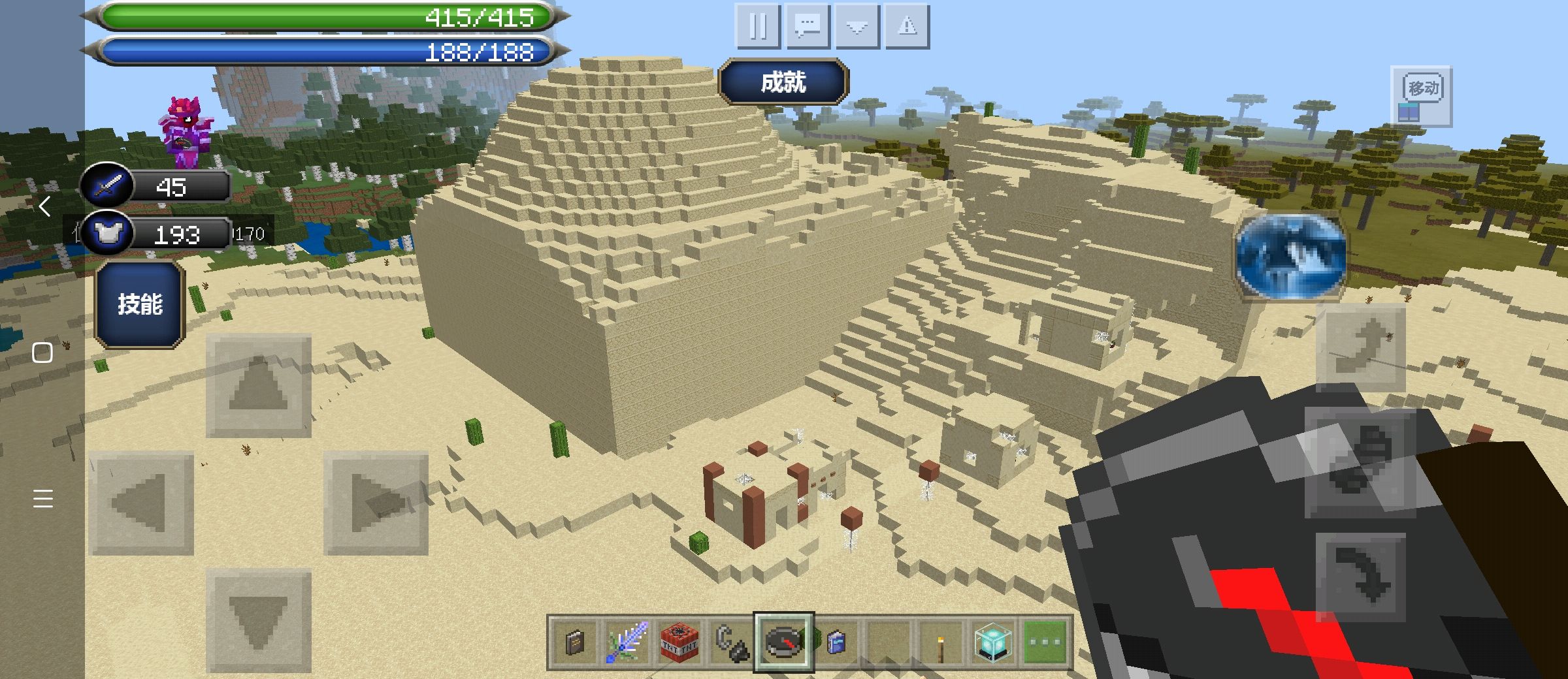Descend with the downward curved arrow button

[1361, 576]
